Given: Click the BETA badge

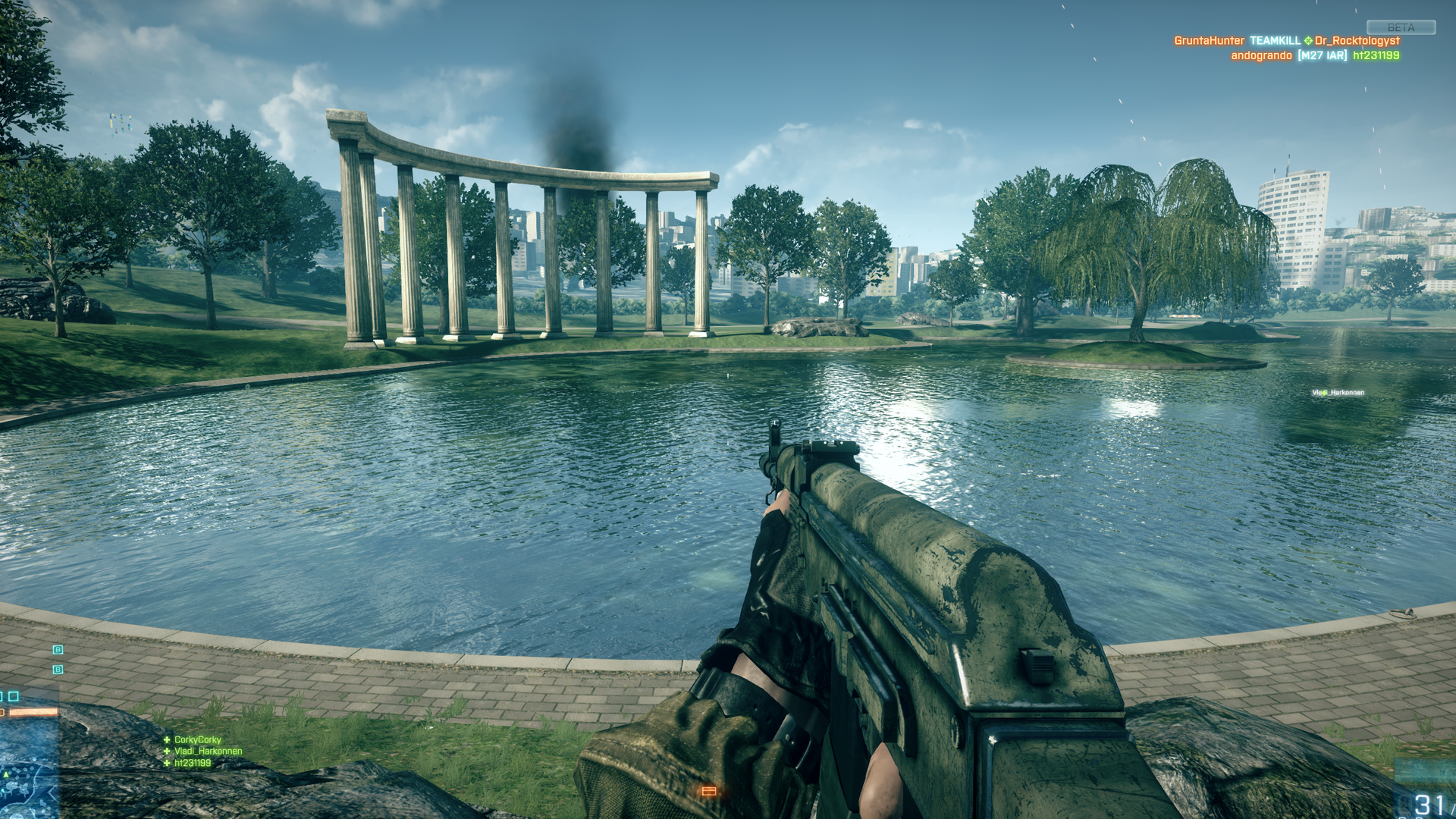Looking at the screenshot, I should (x=1401, y=27).
